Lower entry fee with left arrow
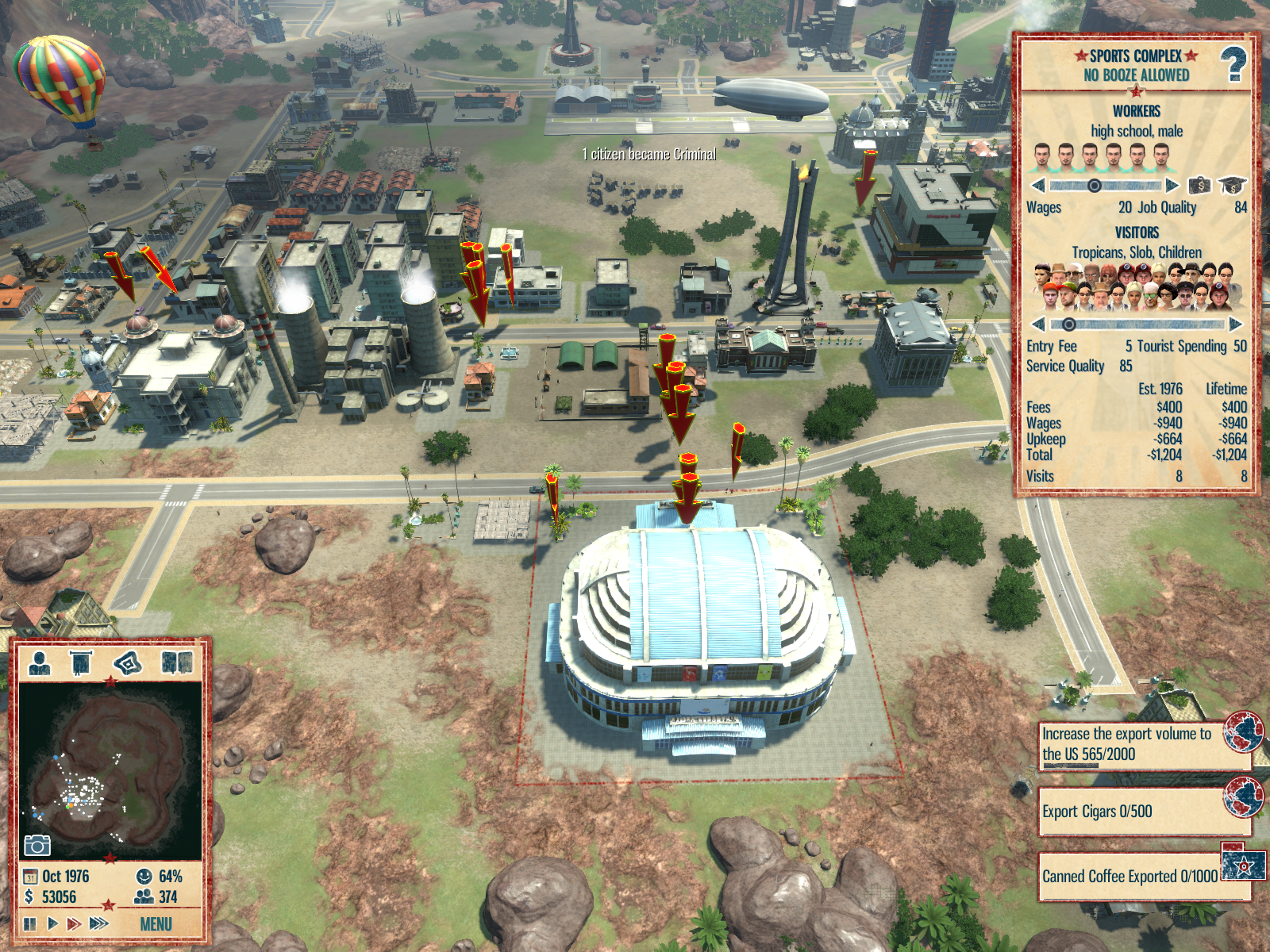1270x952 pixels. point(1037,324)
